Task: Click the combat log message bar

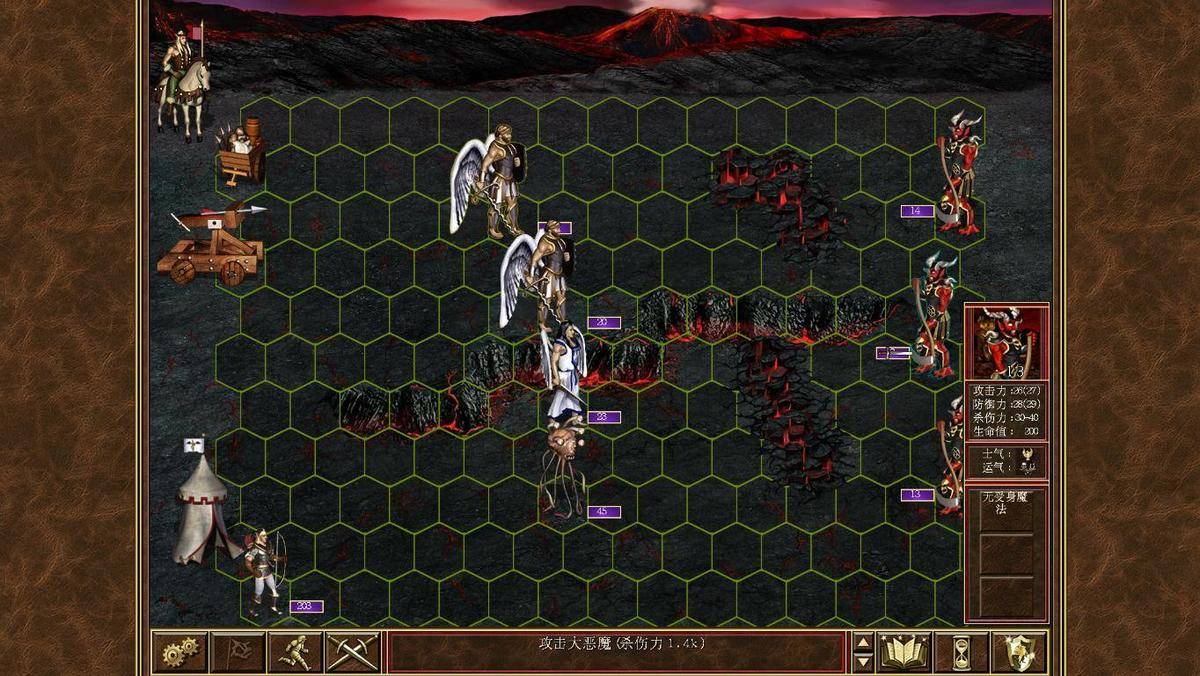Action: (615, 652)
